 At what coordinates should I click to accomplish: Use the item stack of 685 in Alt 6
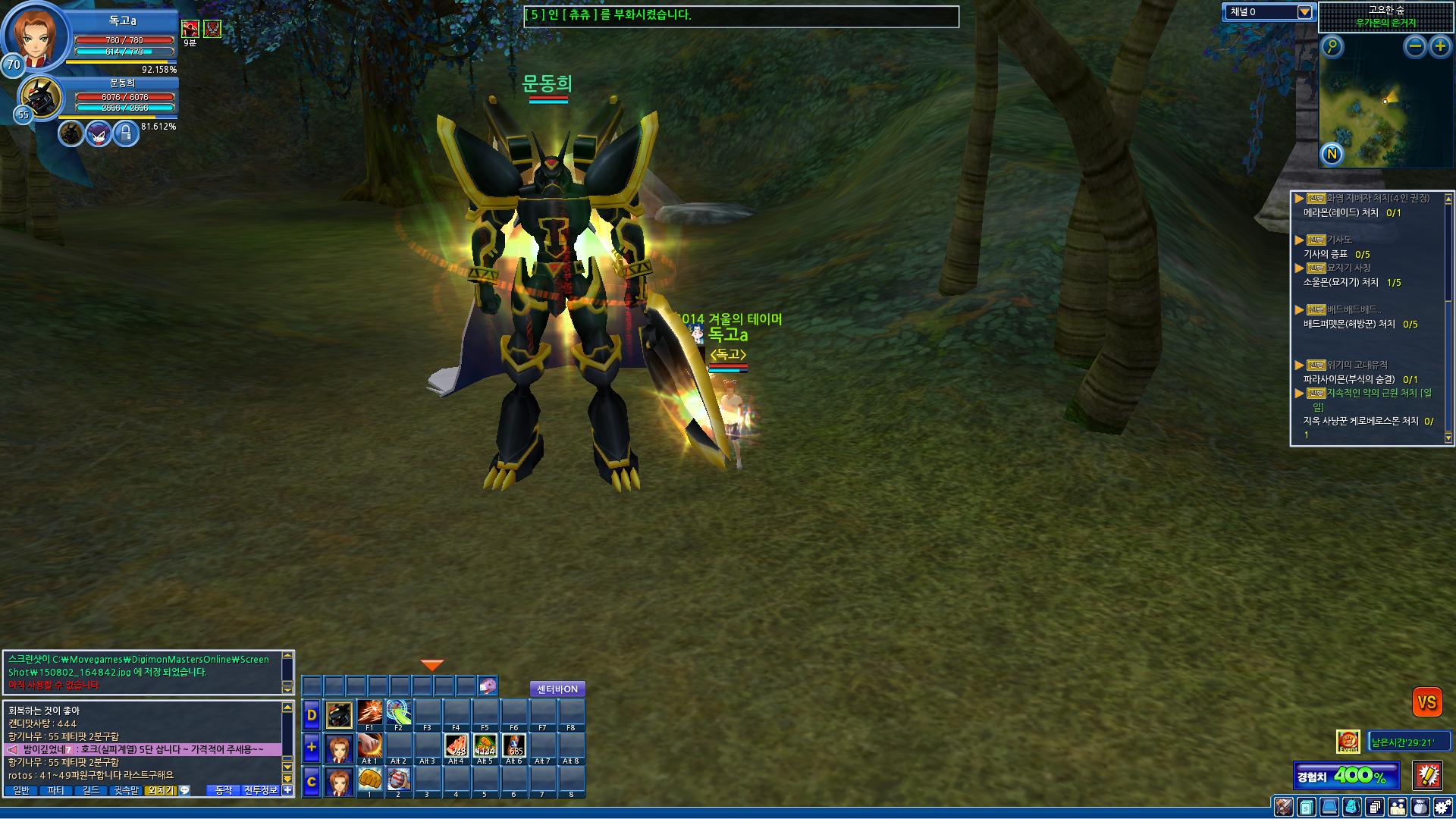(x=513, y=747)
